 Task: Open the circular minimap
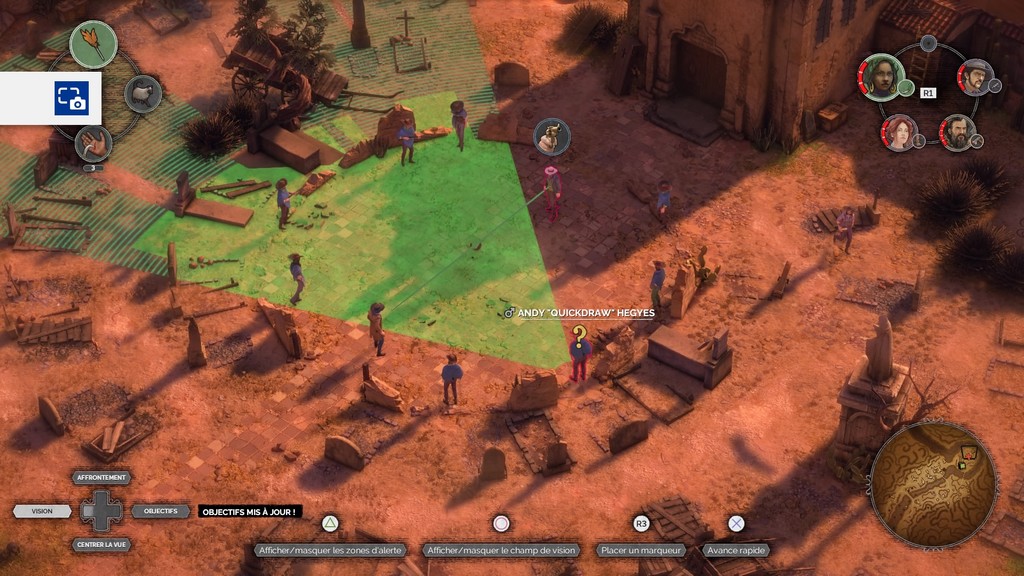(932, 483)
